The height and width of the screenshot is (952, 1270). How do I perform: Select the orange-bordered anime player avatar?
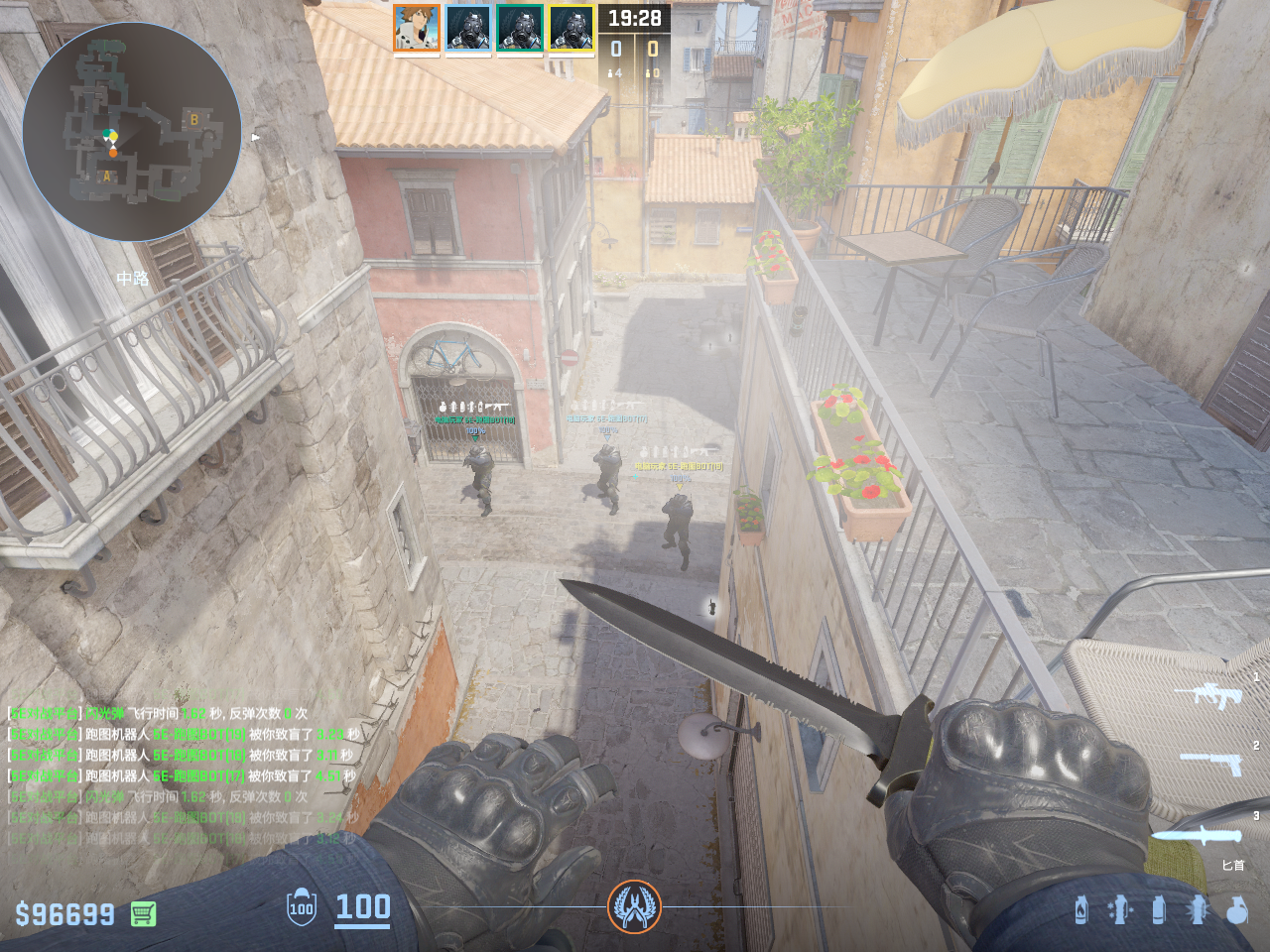[416, 28]
